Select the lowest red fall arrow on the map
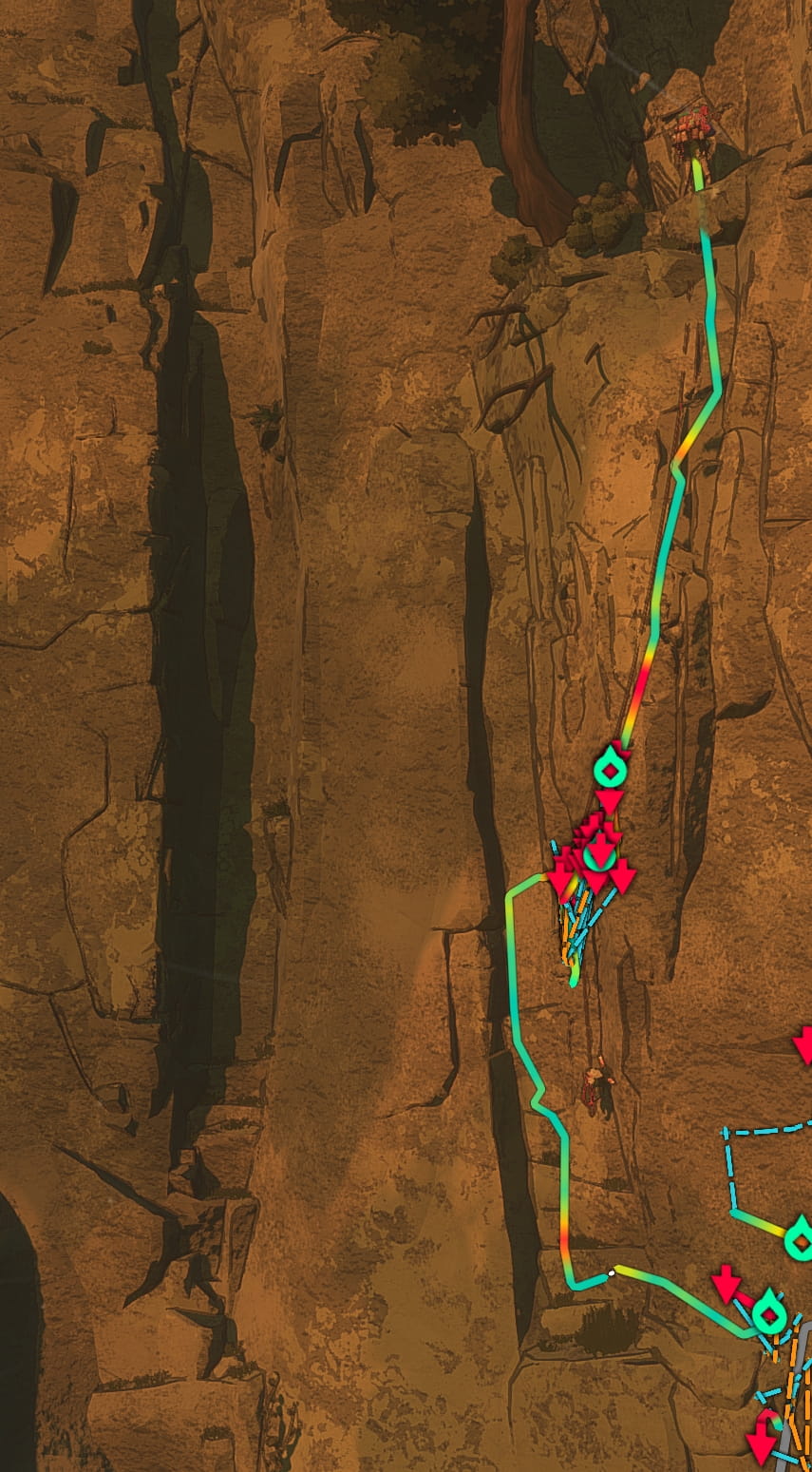812x1472 pixels. pos(762,1447)
